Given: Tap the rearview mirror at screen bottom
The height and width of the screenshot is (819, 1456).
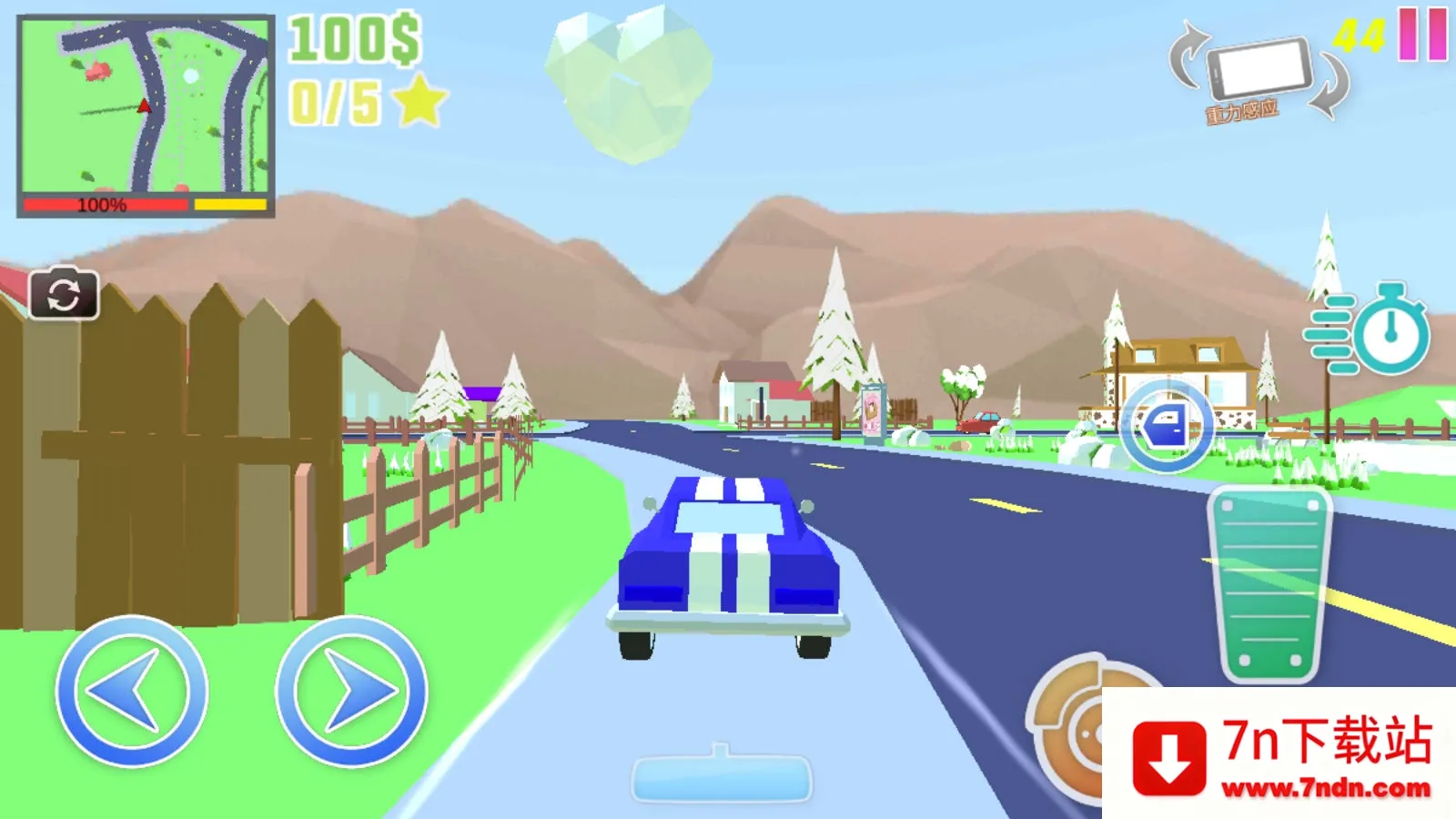Looking at the screenshot, I should point(722,778).
